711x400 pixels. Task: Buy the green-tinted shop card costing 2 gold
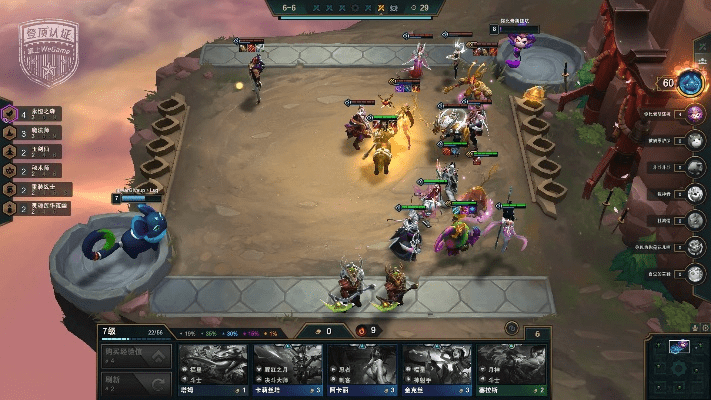tap(512, 369)
